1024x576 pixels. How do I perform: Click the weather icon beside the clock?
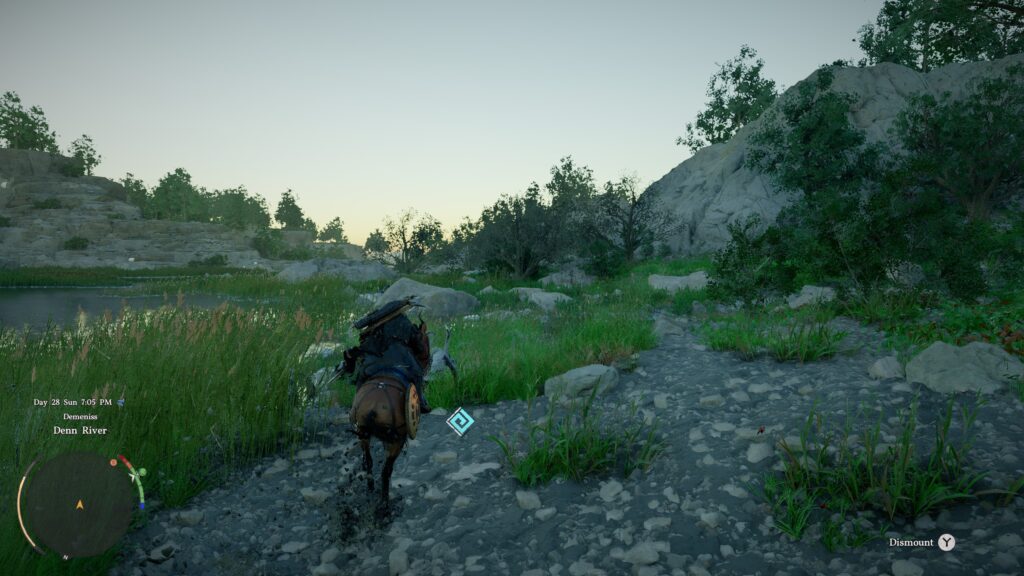121,402
